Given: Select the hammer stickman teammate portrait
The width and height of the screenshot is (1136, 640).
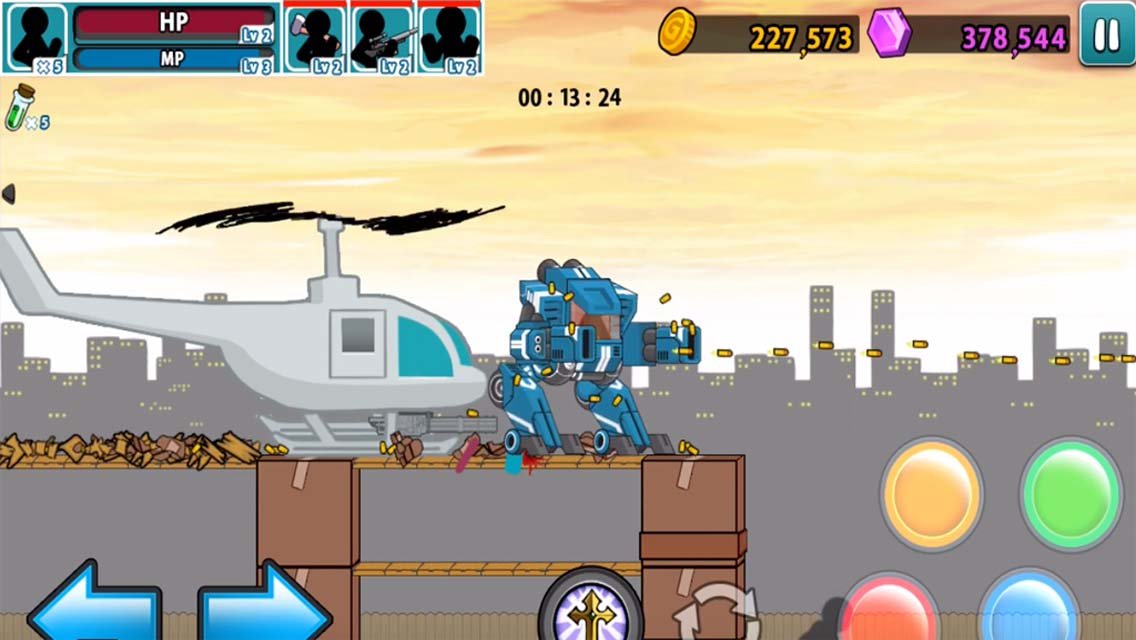Looking at the screenshot, I should point(316,38).
